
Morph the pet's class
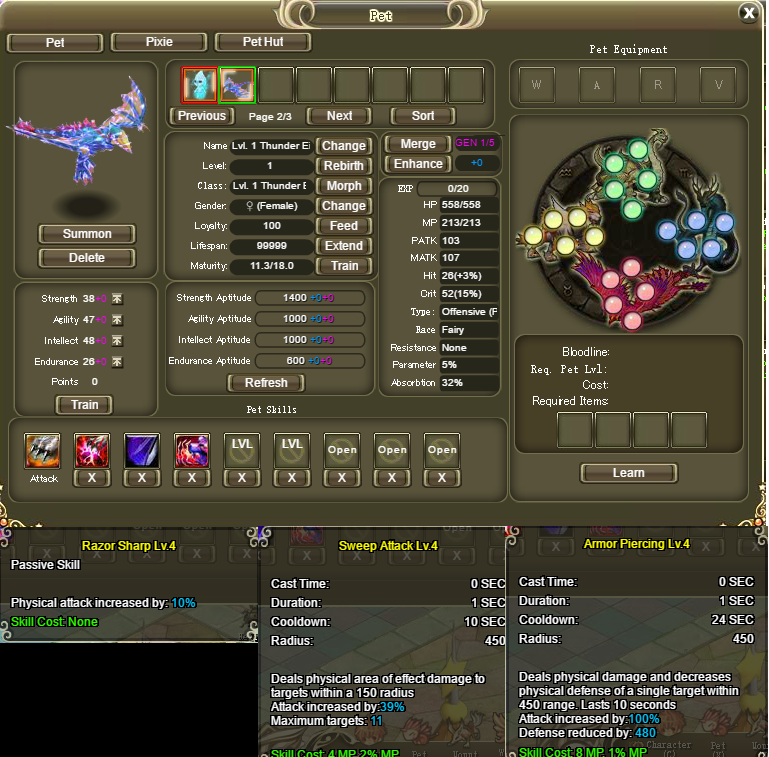pos(344,186)
